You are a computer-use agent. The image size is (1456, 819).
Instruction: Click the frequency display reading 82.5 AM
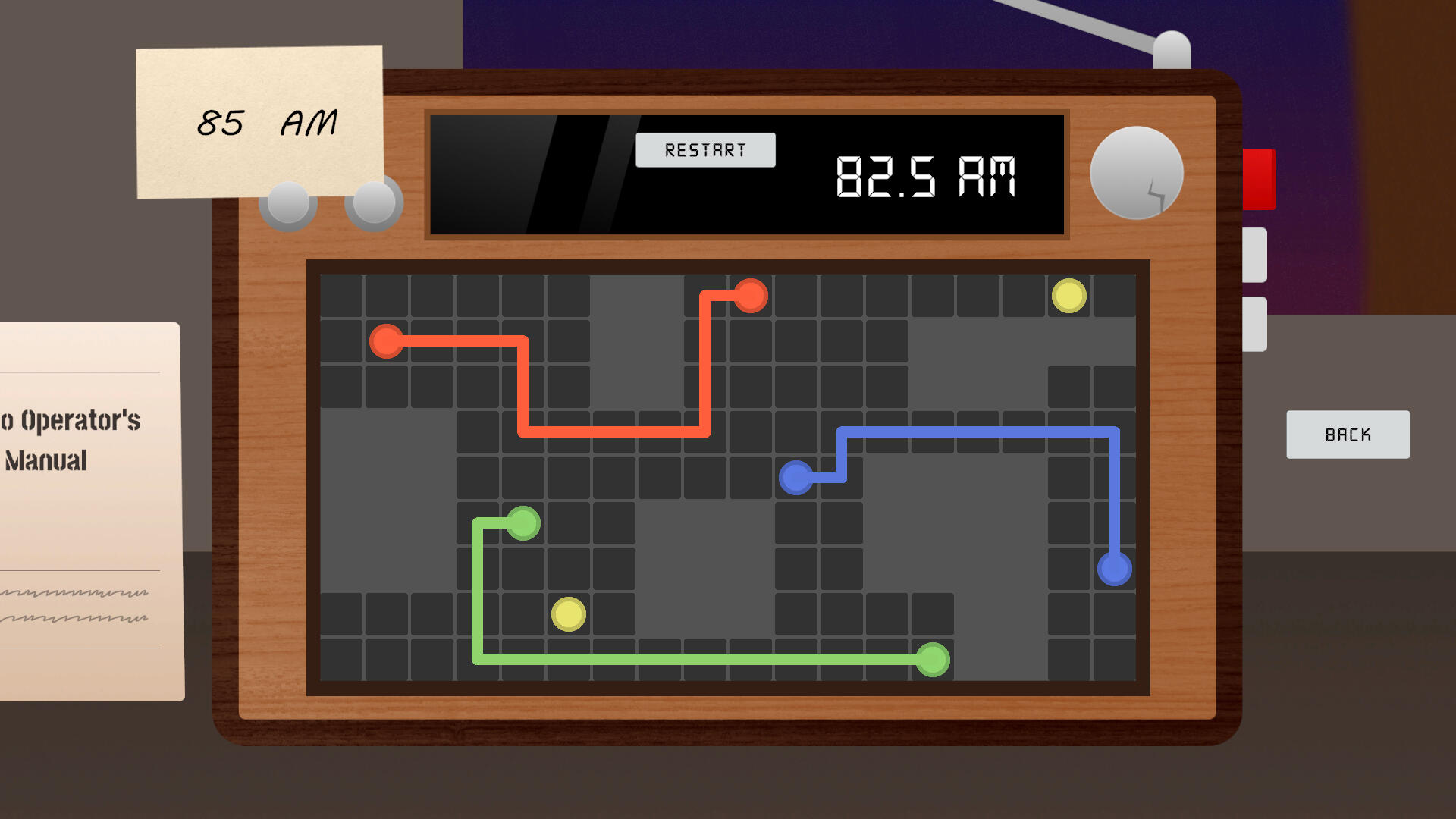[927, 176]
